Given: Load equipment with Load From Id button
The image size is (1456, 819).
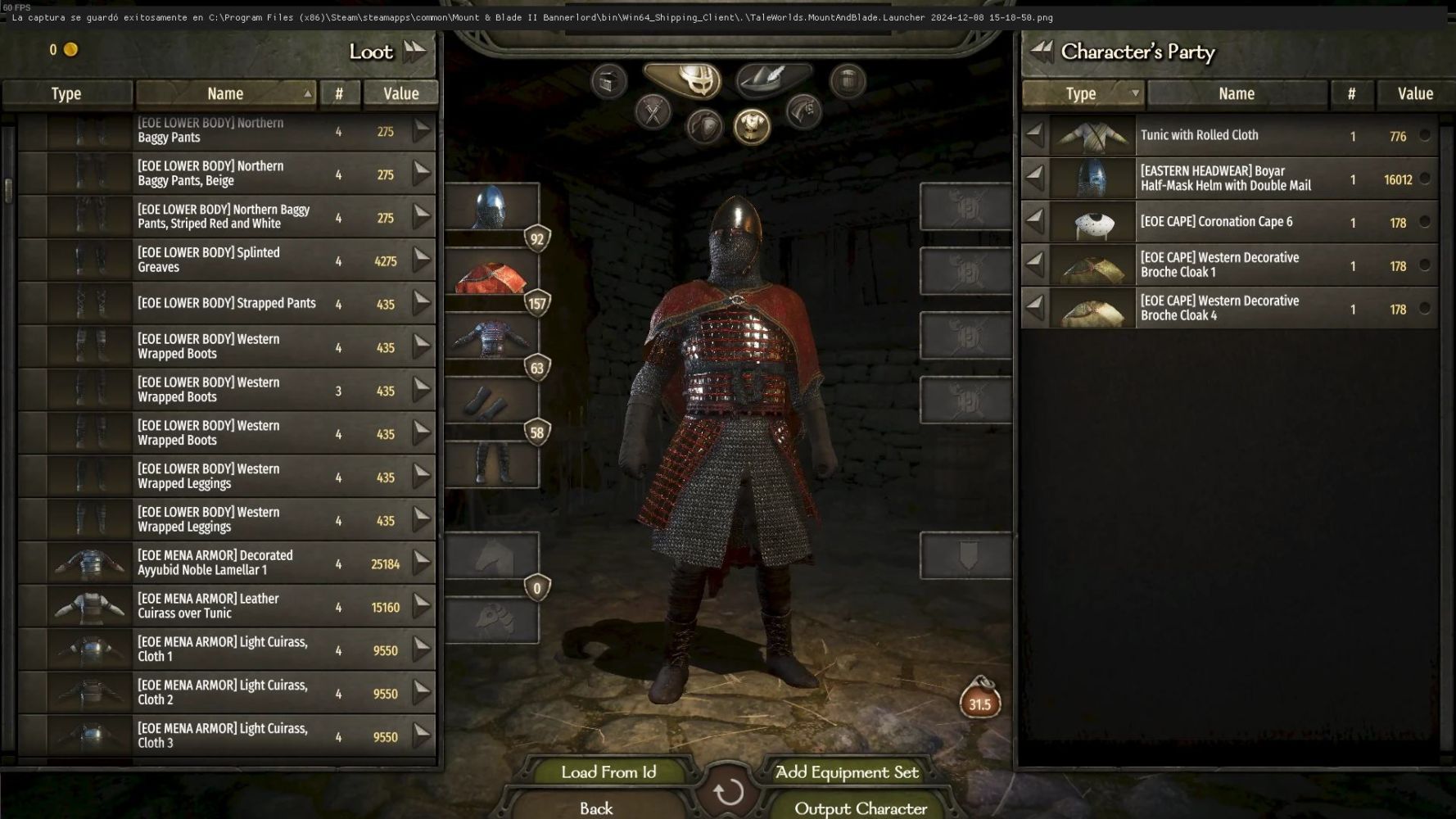Looking at the screenshot, I should pyautogui.click(x=608, y=771).
